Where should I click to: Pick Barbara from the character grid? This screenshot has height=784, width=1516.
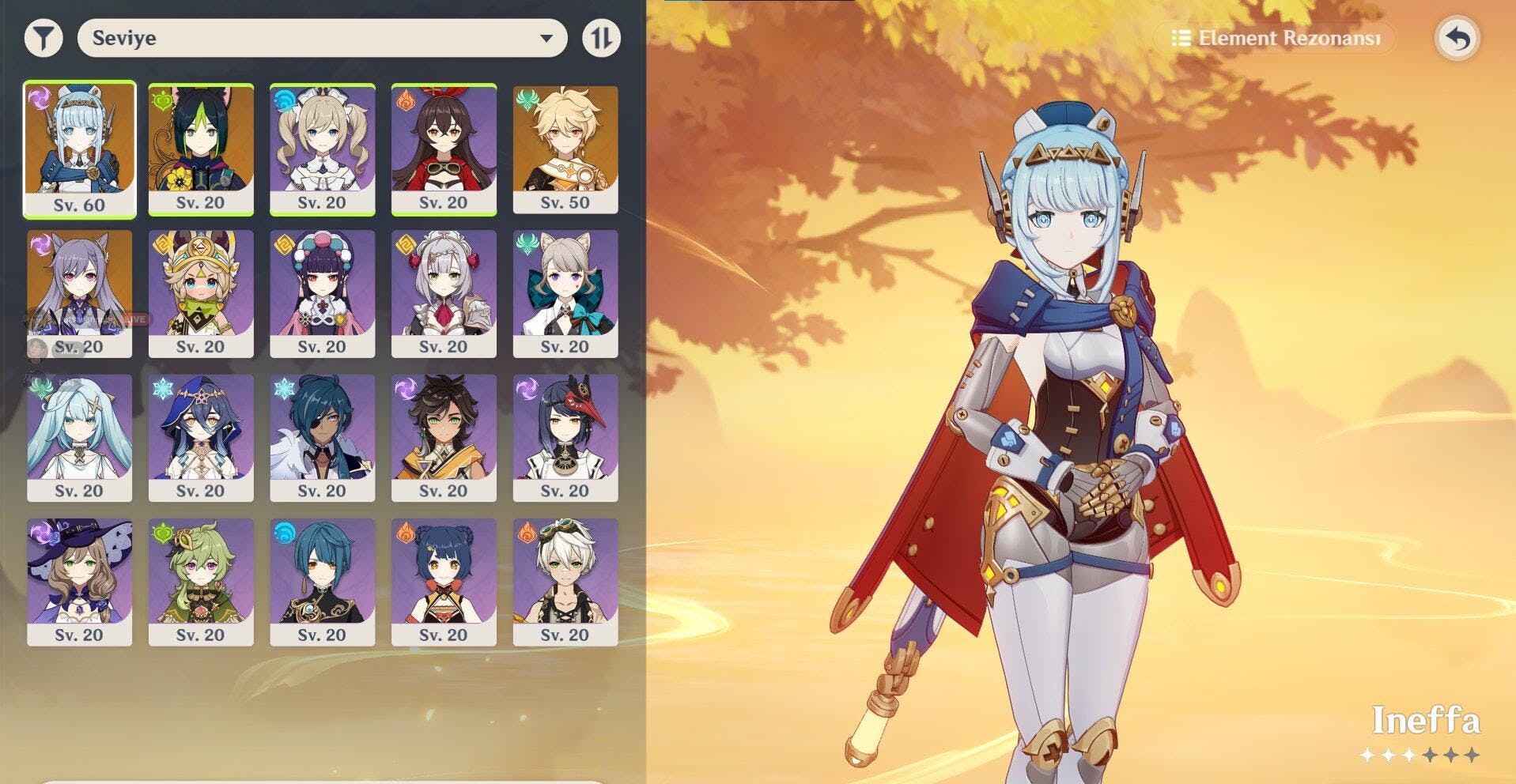pos(322,149)
